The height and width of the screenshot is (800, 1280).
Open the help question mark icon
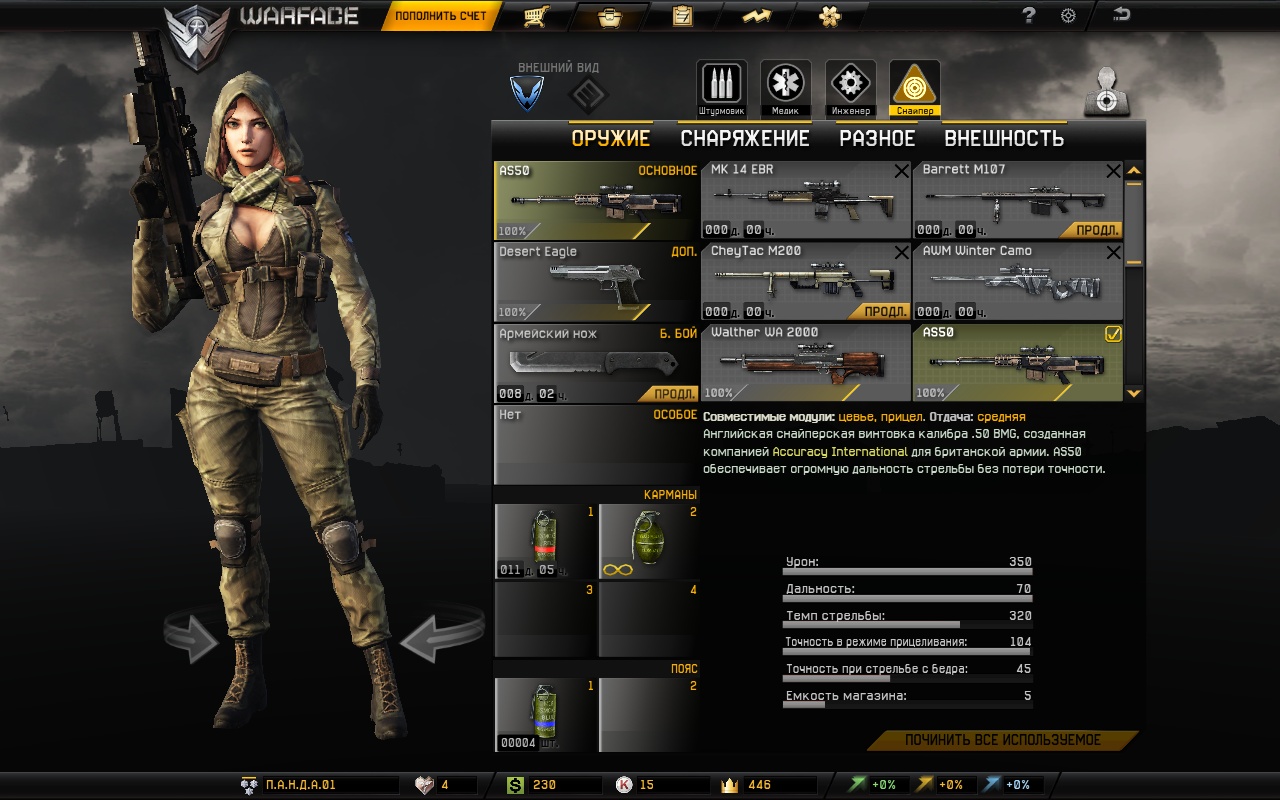[x=1028, y=16]
